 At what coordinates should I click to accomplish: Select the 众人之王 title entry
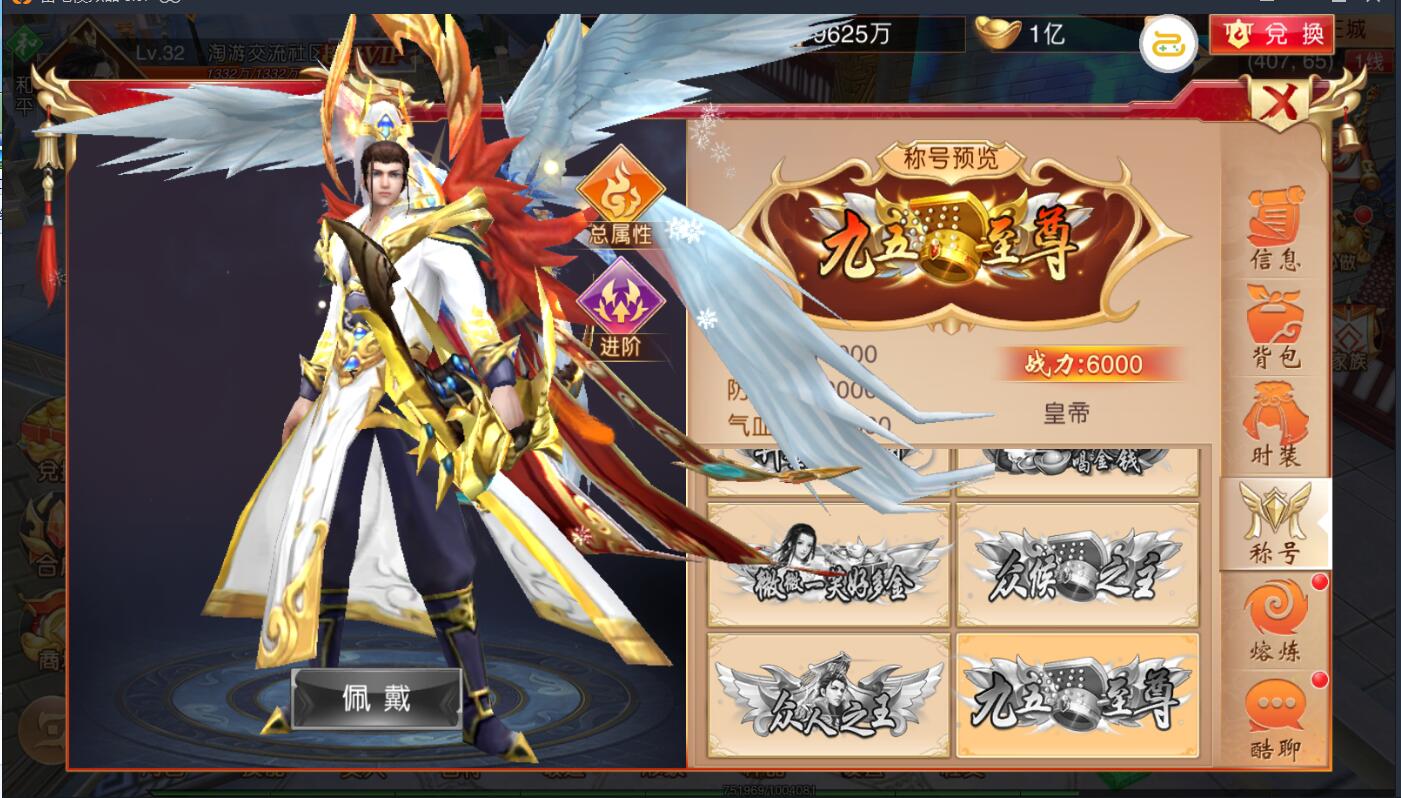(x=828, y=695)
